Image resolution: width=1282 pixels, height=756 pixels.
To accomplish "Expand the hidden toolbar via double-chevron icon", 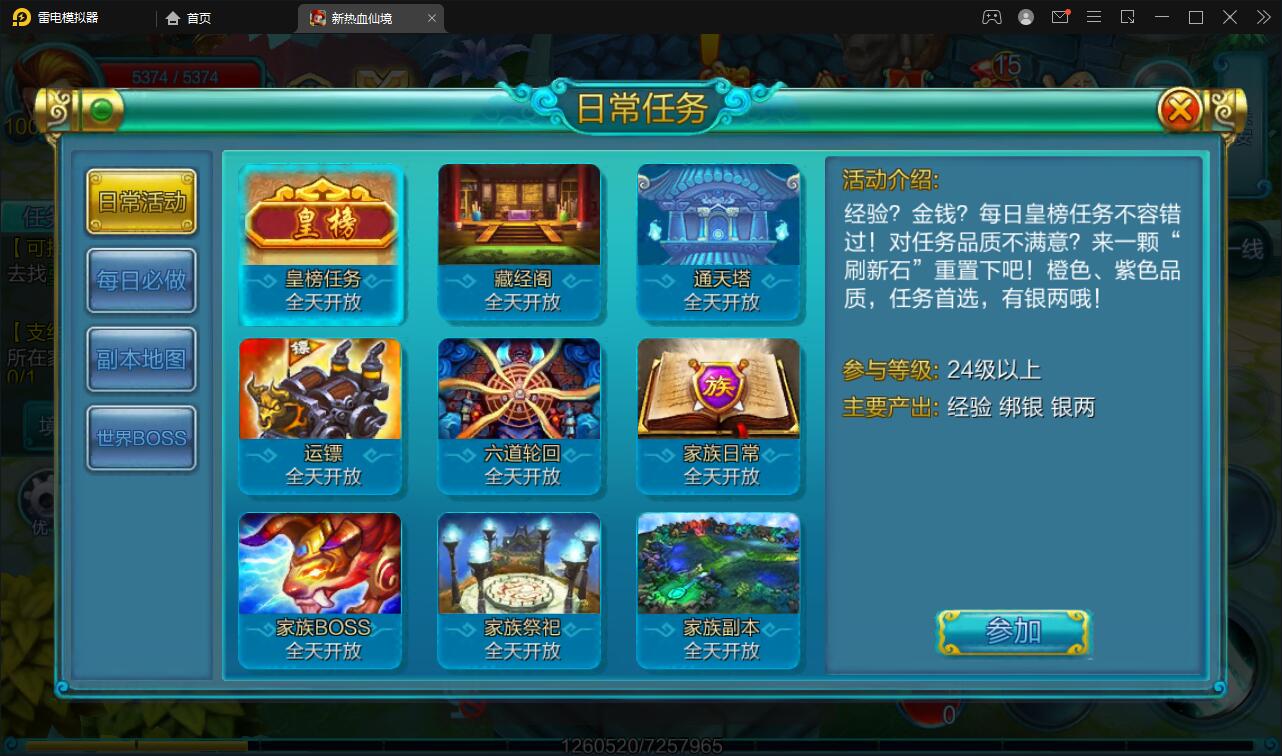I will click(1262, 17).
